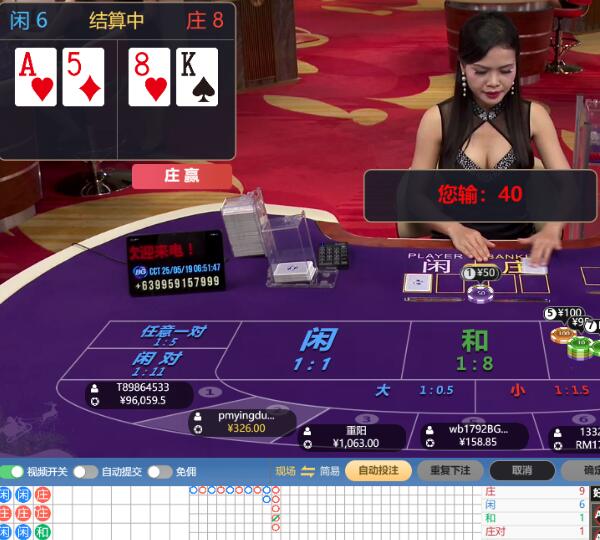600x540 pixels.
Task: Switch view using the 现场/简易 swap arrows
Action: [308, 471]
